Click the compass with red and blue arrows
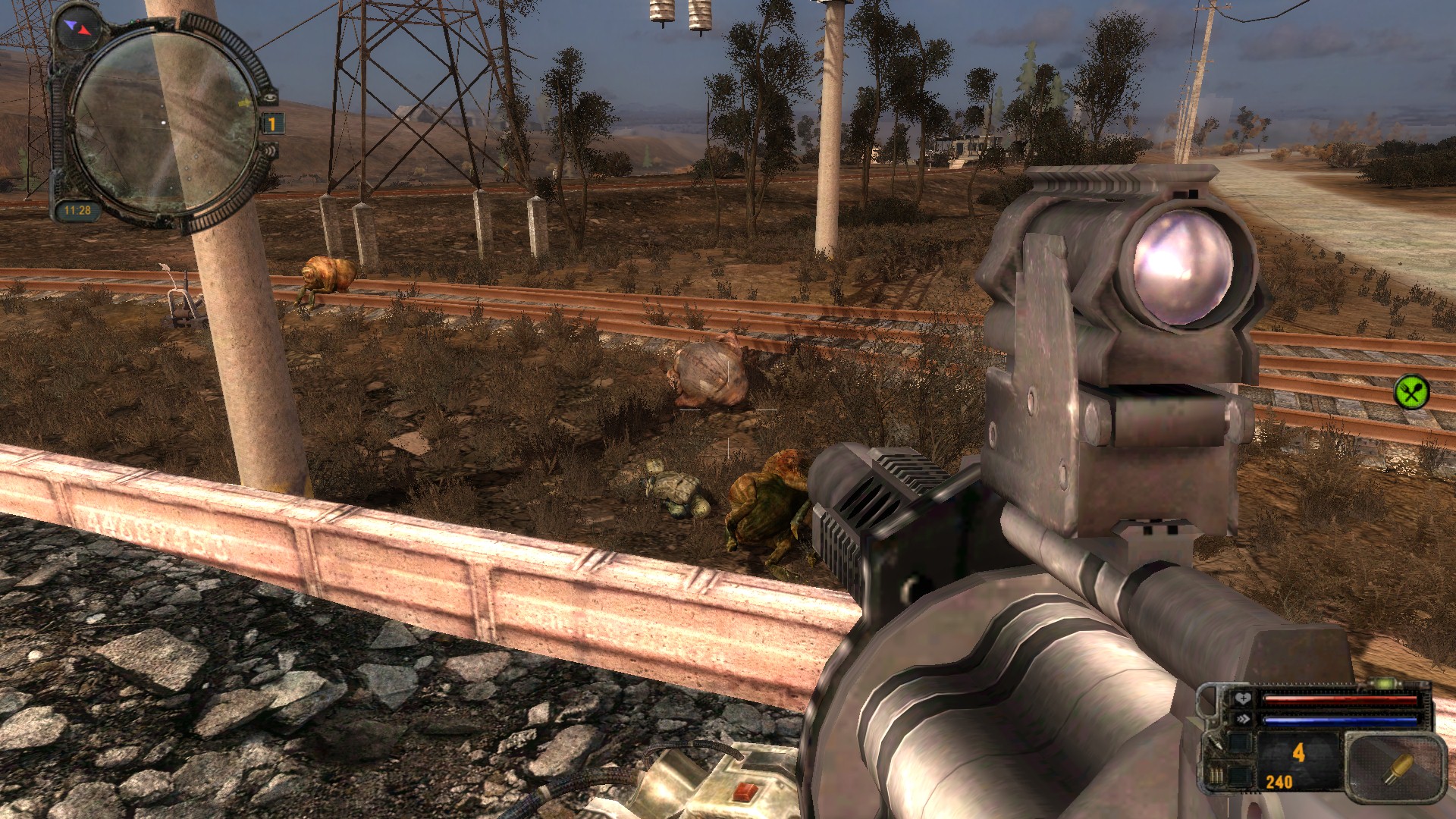Viewport: 1456px width, 819px height. [x=79, y=28]
